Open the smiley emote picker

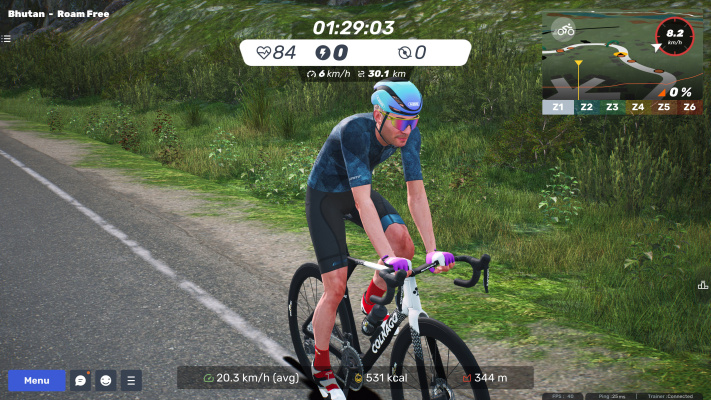coord(106,380)
